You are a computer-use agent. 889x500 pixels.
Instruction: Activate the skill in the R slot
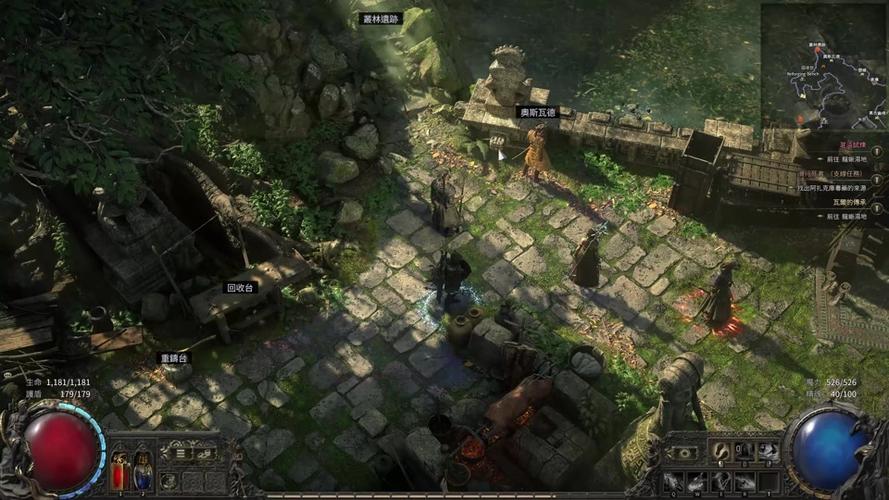click(743, 481)
